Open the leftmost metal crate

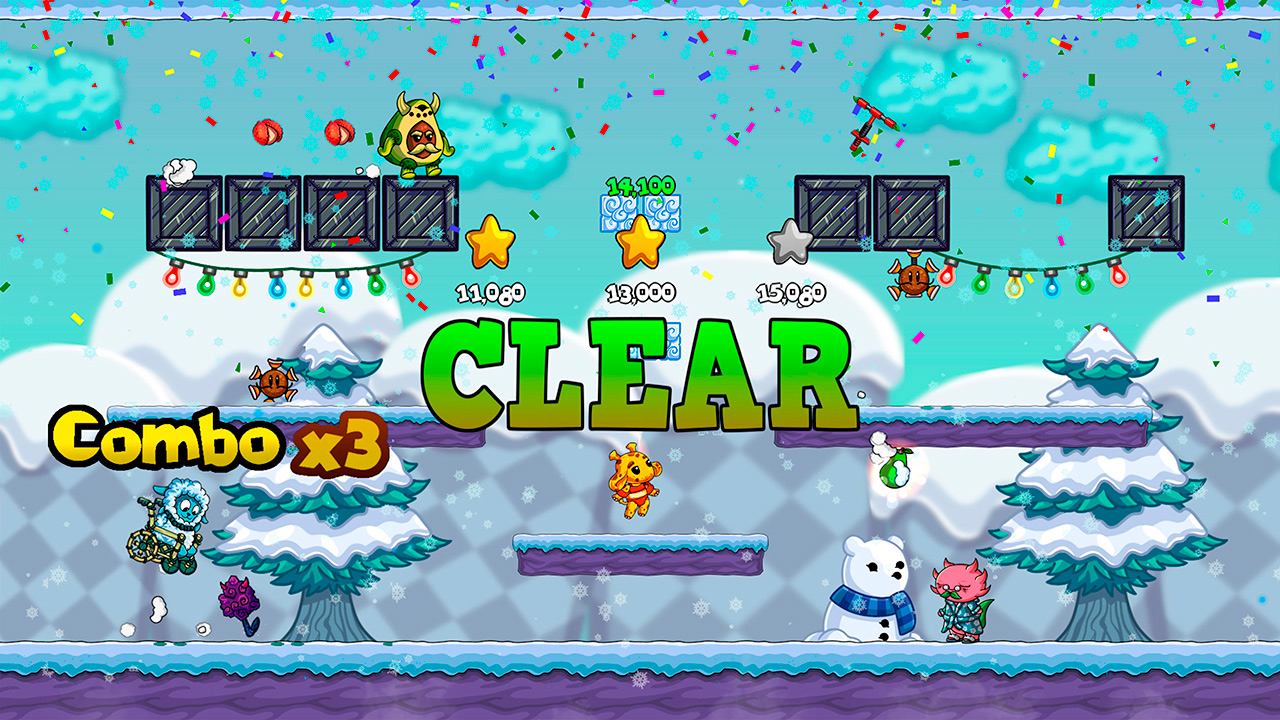185,212
